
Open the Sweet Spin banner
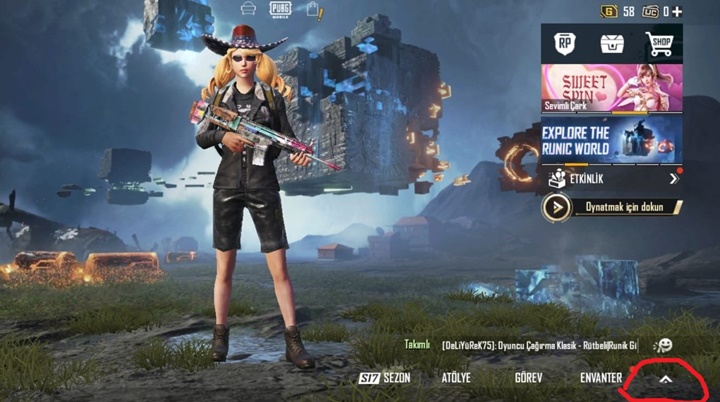612,88
